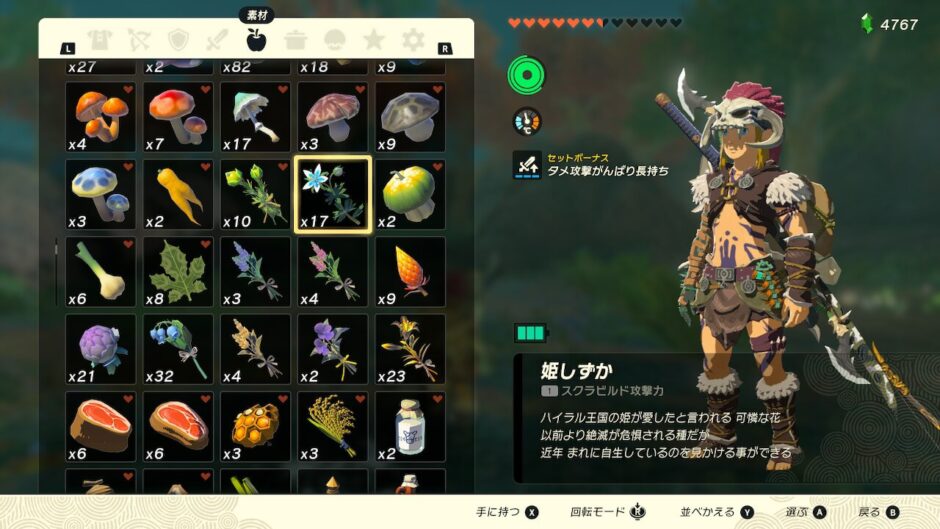Open the bow and arrow tab
This screenshot has height=529, width=940.
(139, 41)
